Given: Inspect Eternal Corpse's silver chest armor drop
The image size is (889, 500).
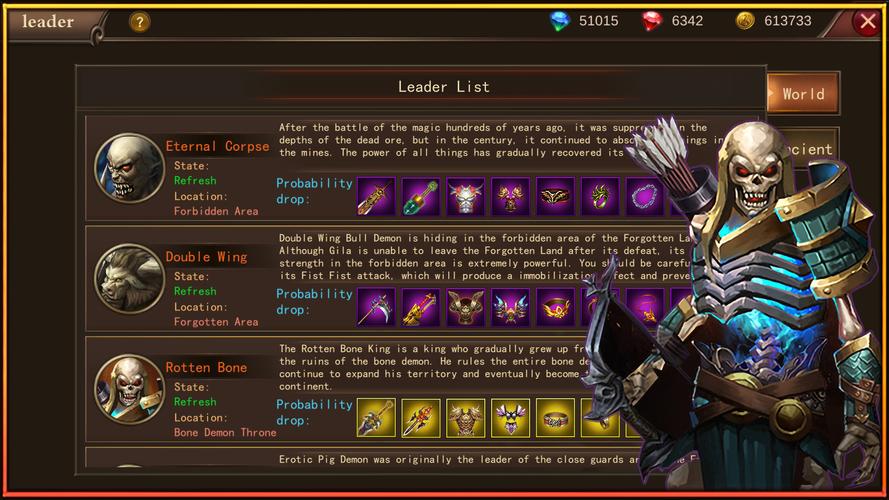Looking at the screenshot, I should 465,197.
